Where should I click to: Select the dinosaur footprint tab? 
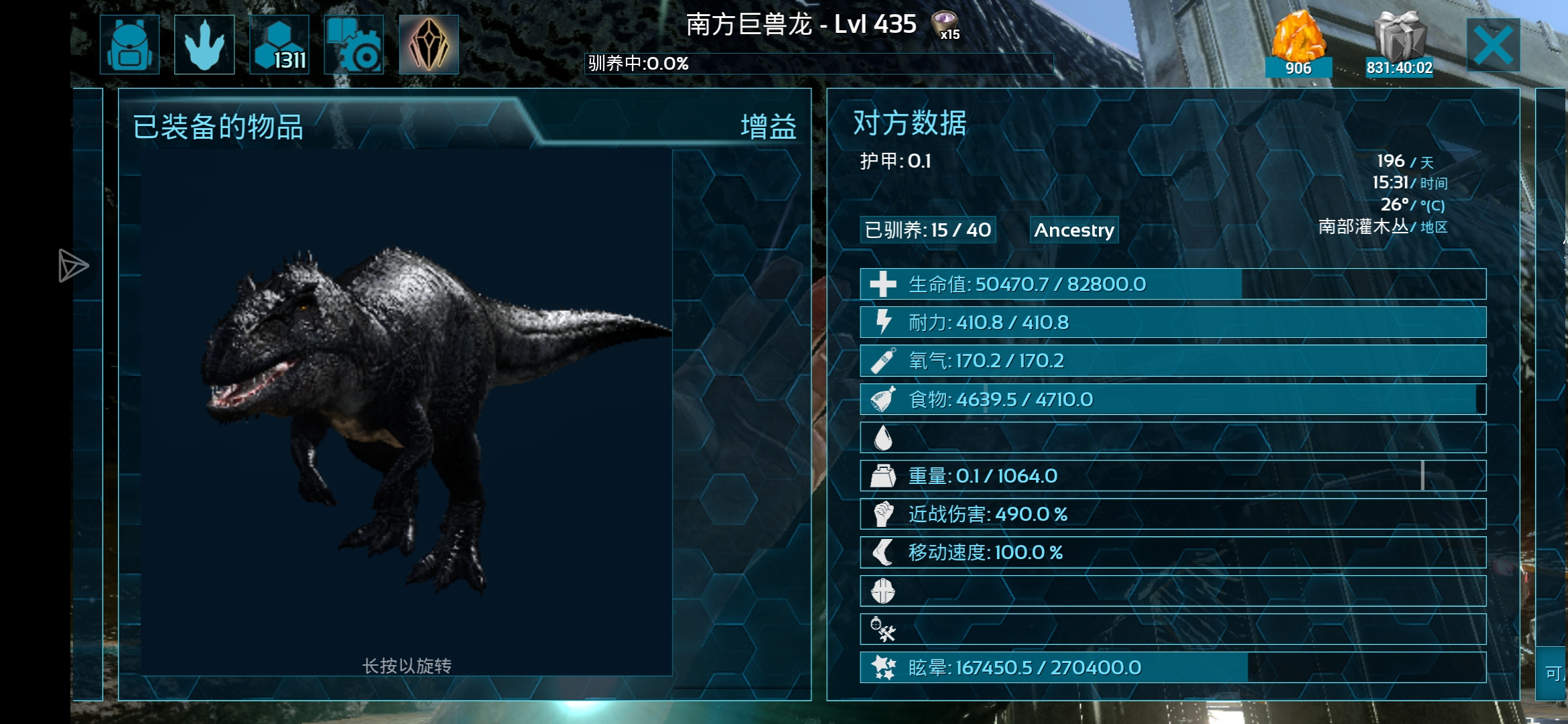(x=204, y=45)
